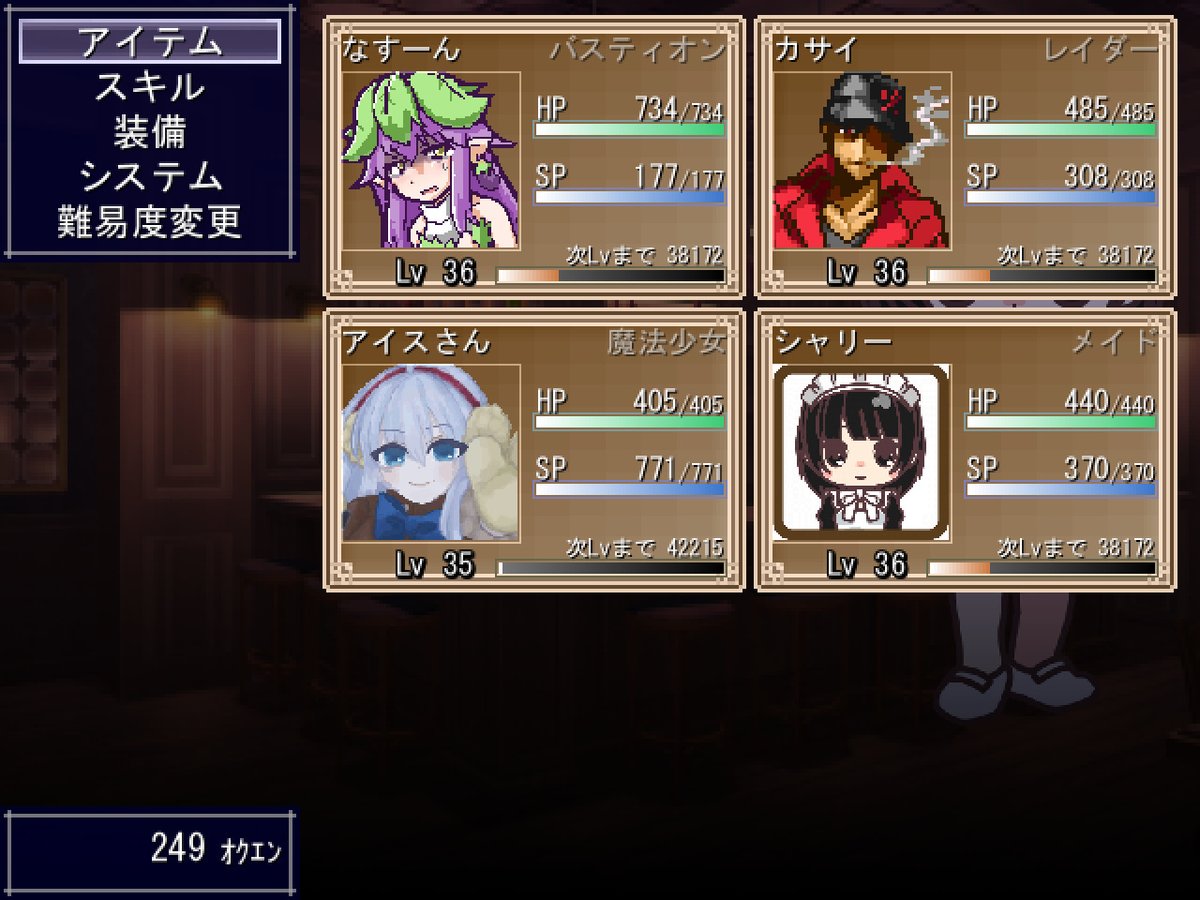Choose カサイ the レイダー character panel

pyautogui.click(x=965, y=157)
